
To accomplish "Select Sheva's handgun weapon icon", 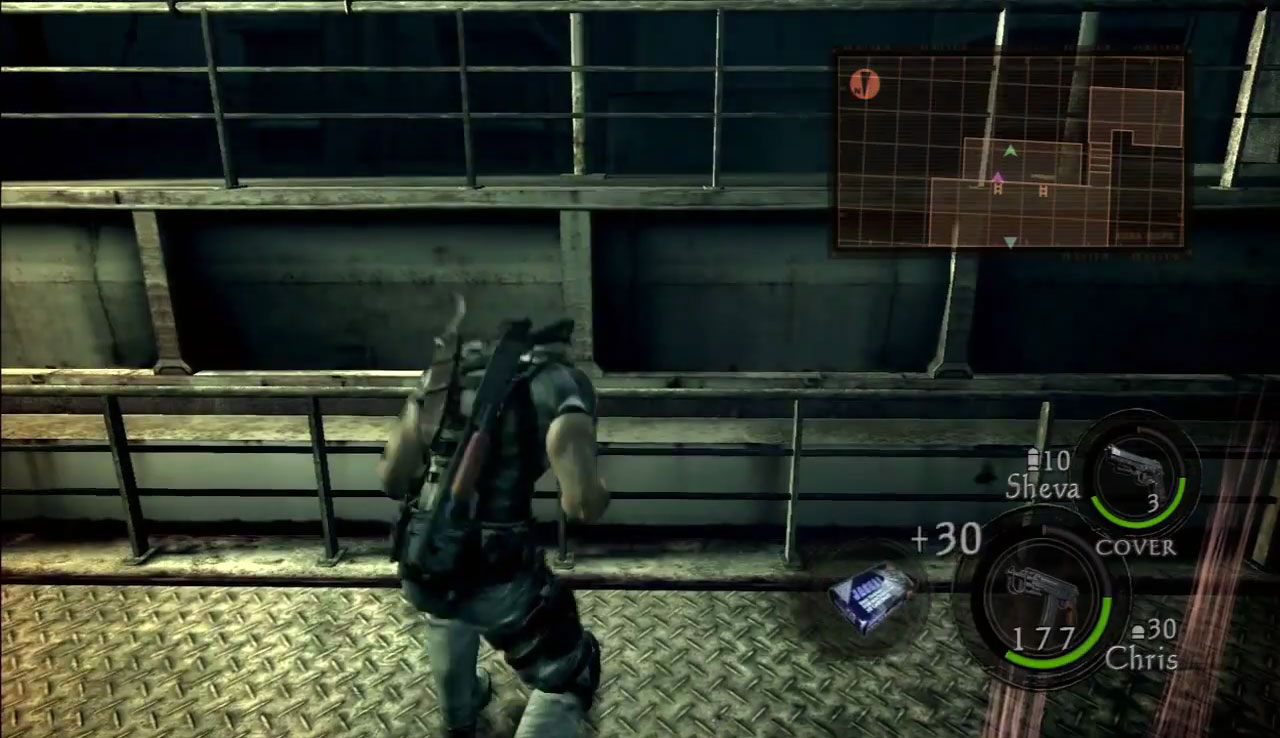I will pos(1134,469).
